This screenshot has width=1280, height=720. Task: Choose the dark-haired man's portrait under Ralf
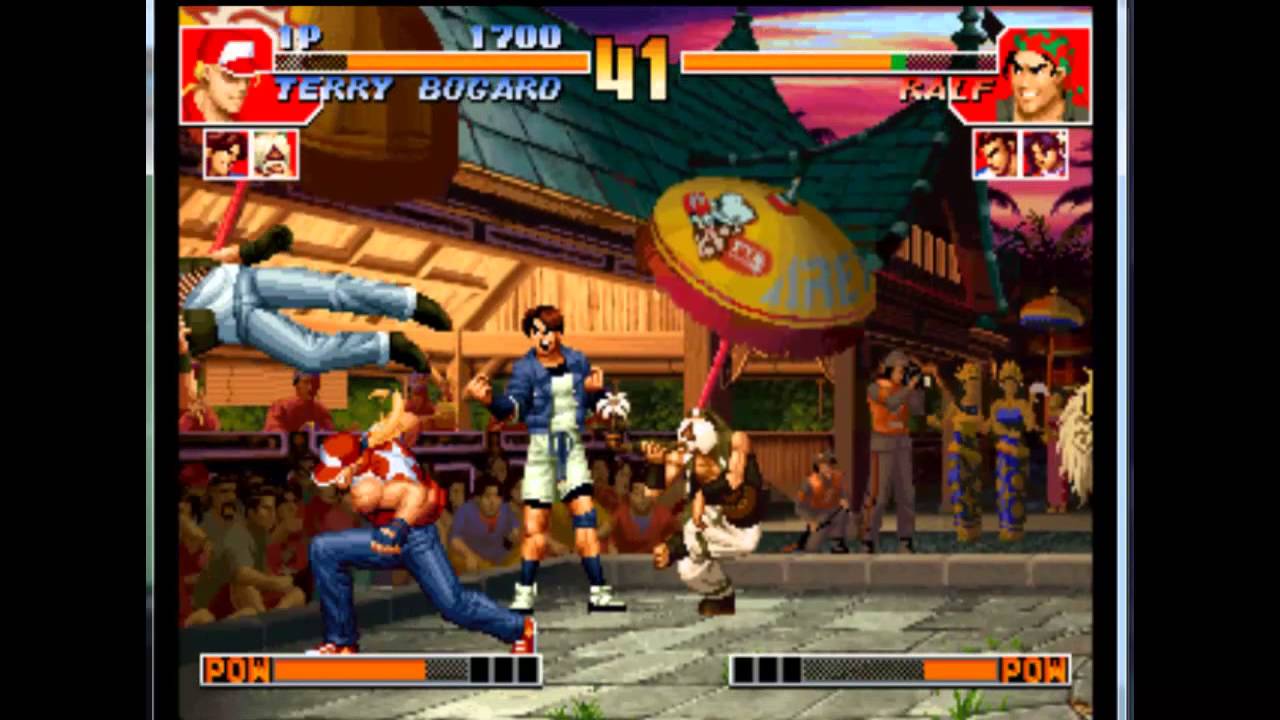996,154
